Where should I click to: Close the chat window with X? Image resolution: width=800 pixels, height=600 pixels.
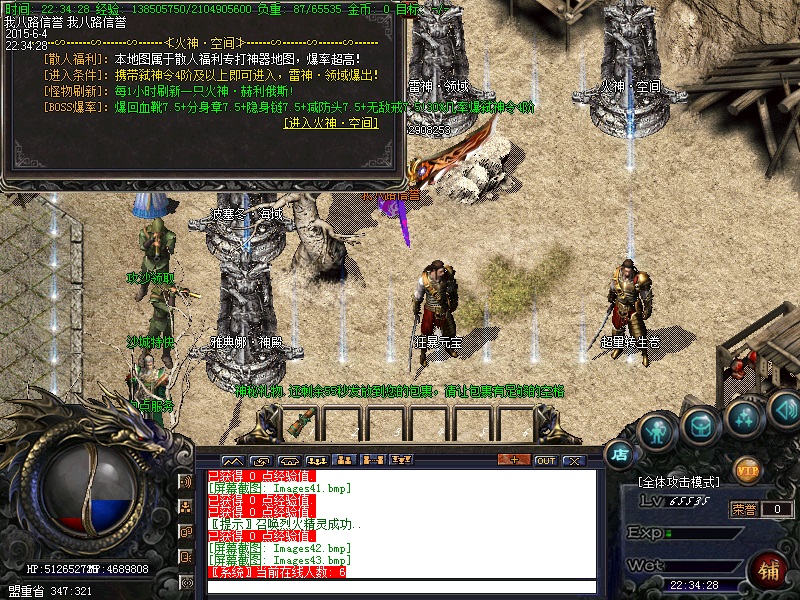[x=573, y=460]
